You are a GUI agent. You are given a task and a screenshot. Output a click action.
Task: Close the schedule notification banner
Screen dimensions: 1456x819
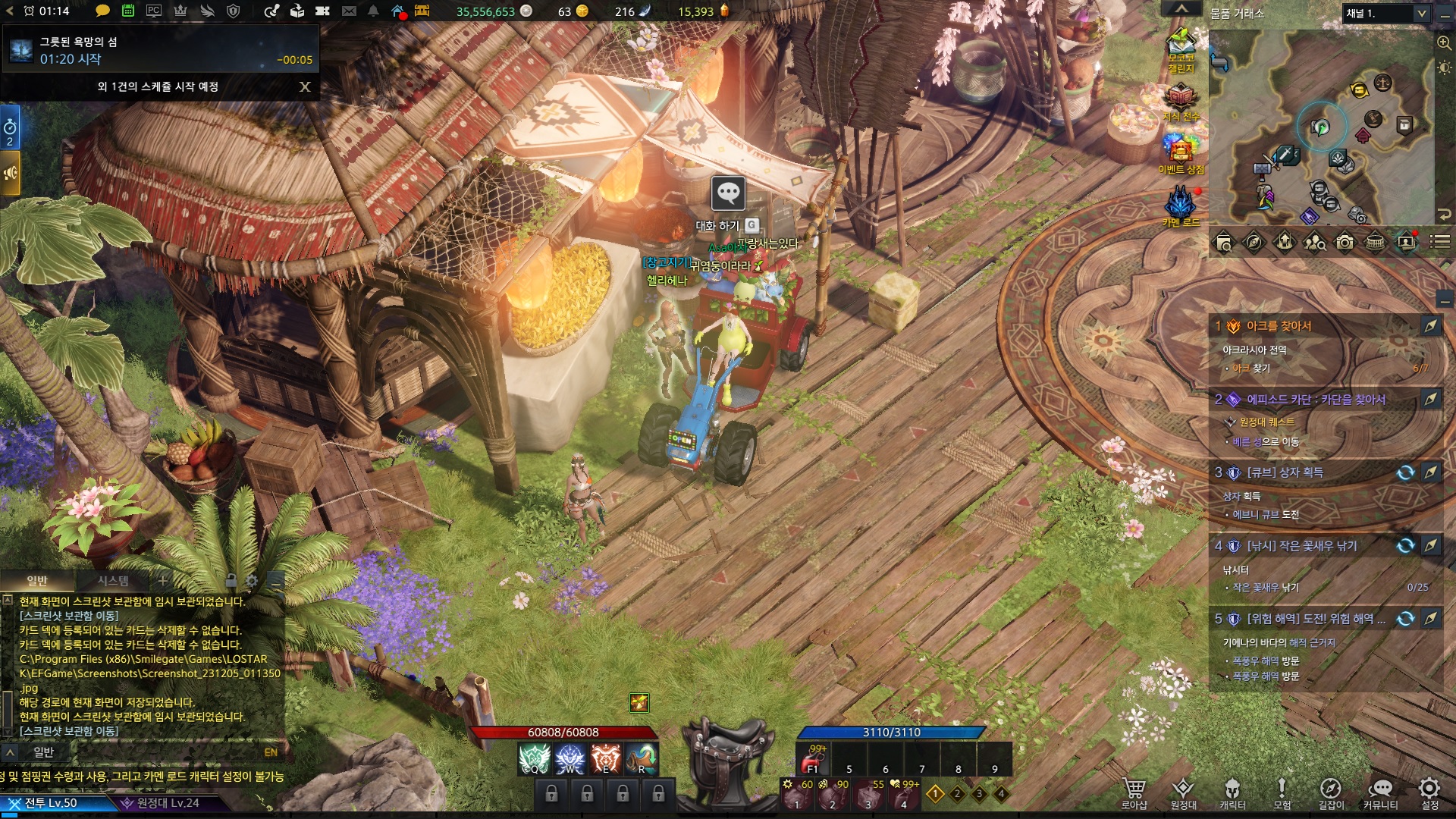point(305,86)
